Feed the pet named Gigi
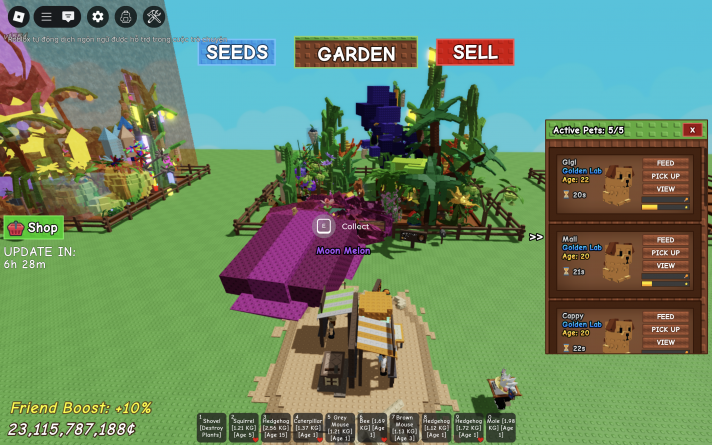Viewport: 712px width, 445px height. click(665, 163)
